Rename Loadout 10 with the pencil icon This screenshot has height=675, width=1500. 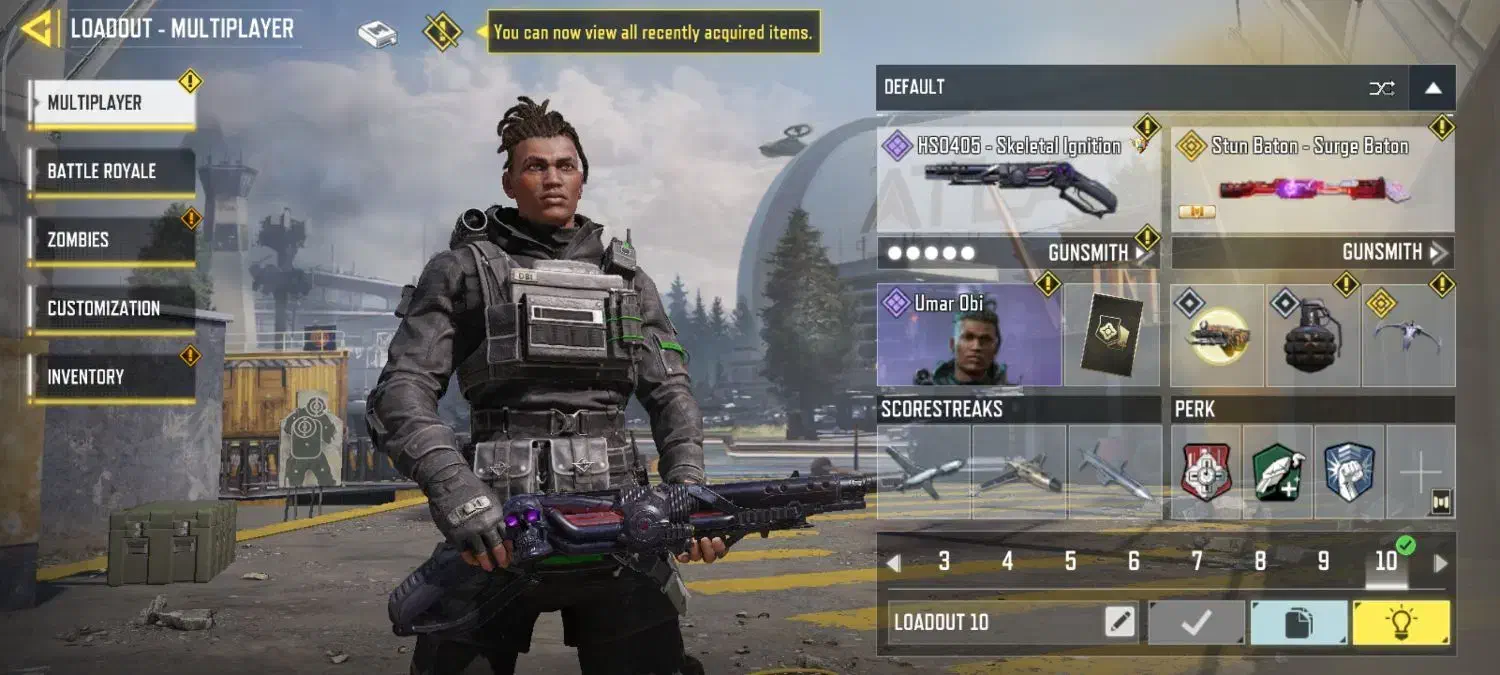point(1120,622)
